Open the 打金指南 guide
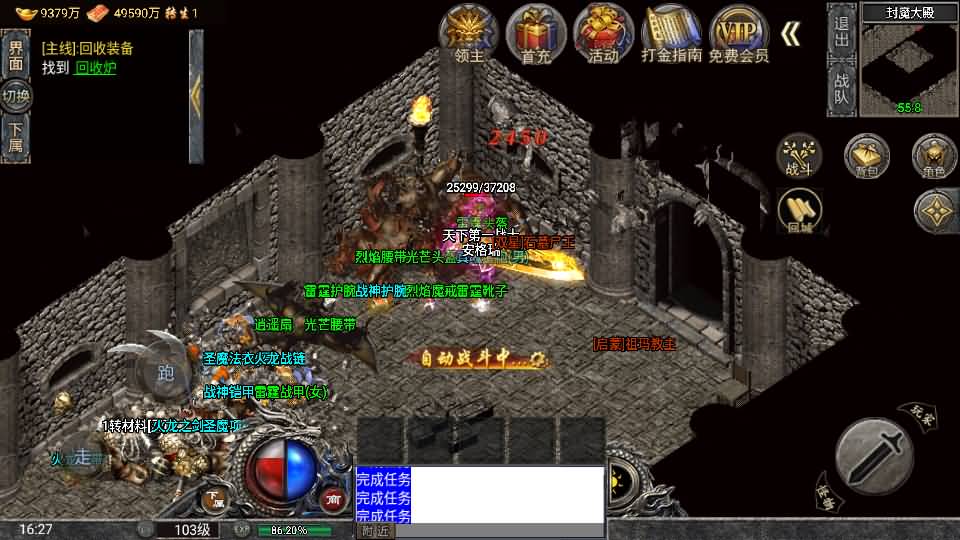Screen dimensions: 960x540 click(x=671, y=34)
